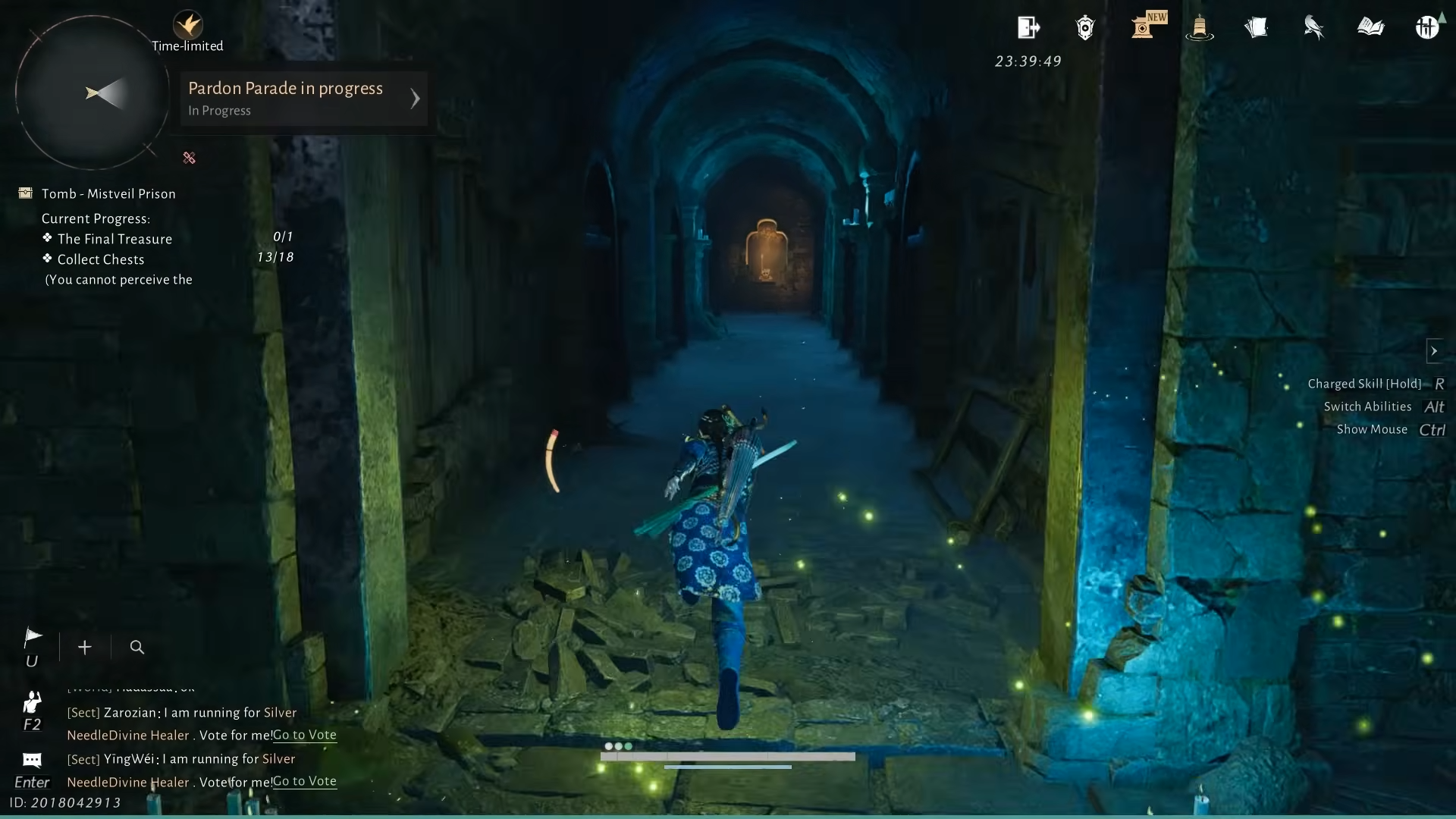Click the pink crossed icon below the minimap
1456x819 pixels.
pyautogui.click(x=190, y=158)
